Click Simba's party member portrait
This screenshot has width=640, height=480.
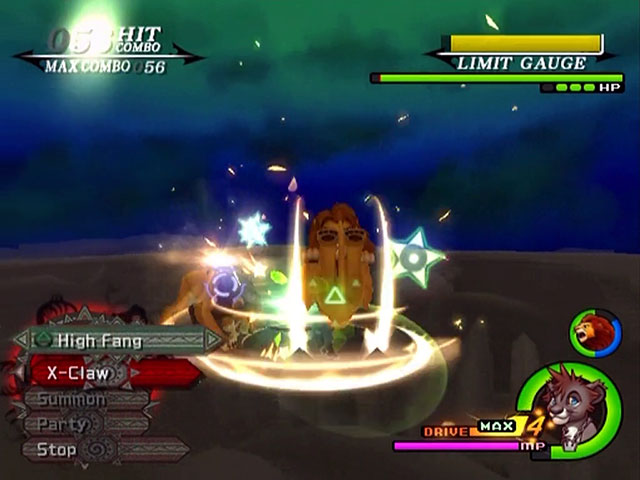pyautogui.click(x=594, y=333)
